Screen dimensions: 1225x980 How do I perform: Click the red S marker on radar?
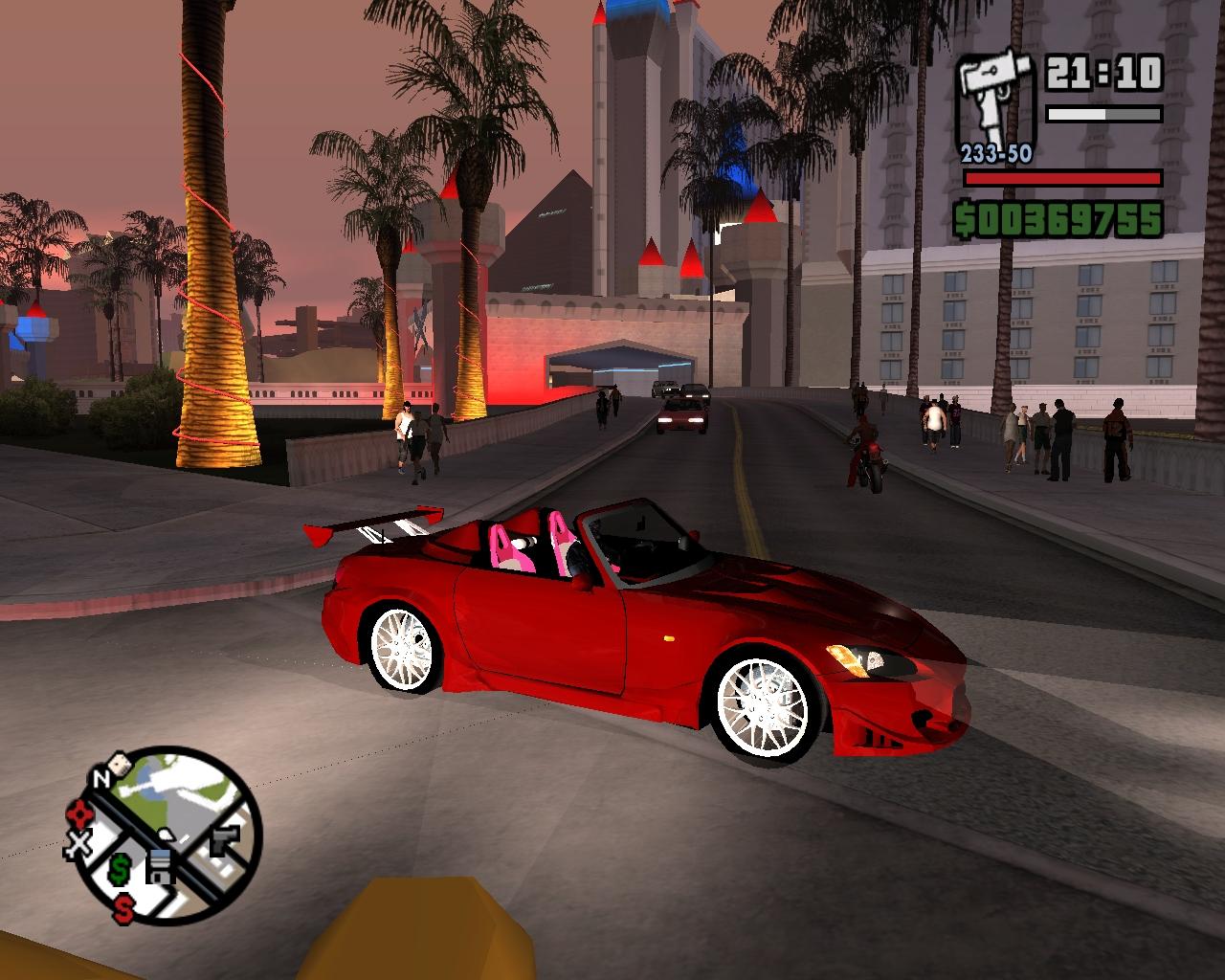123,907
